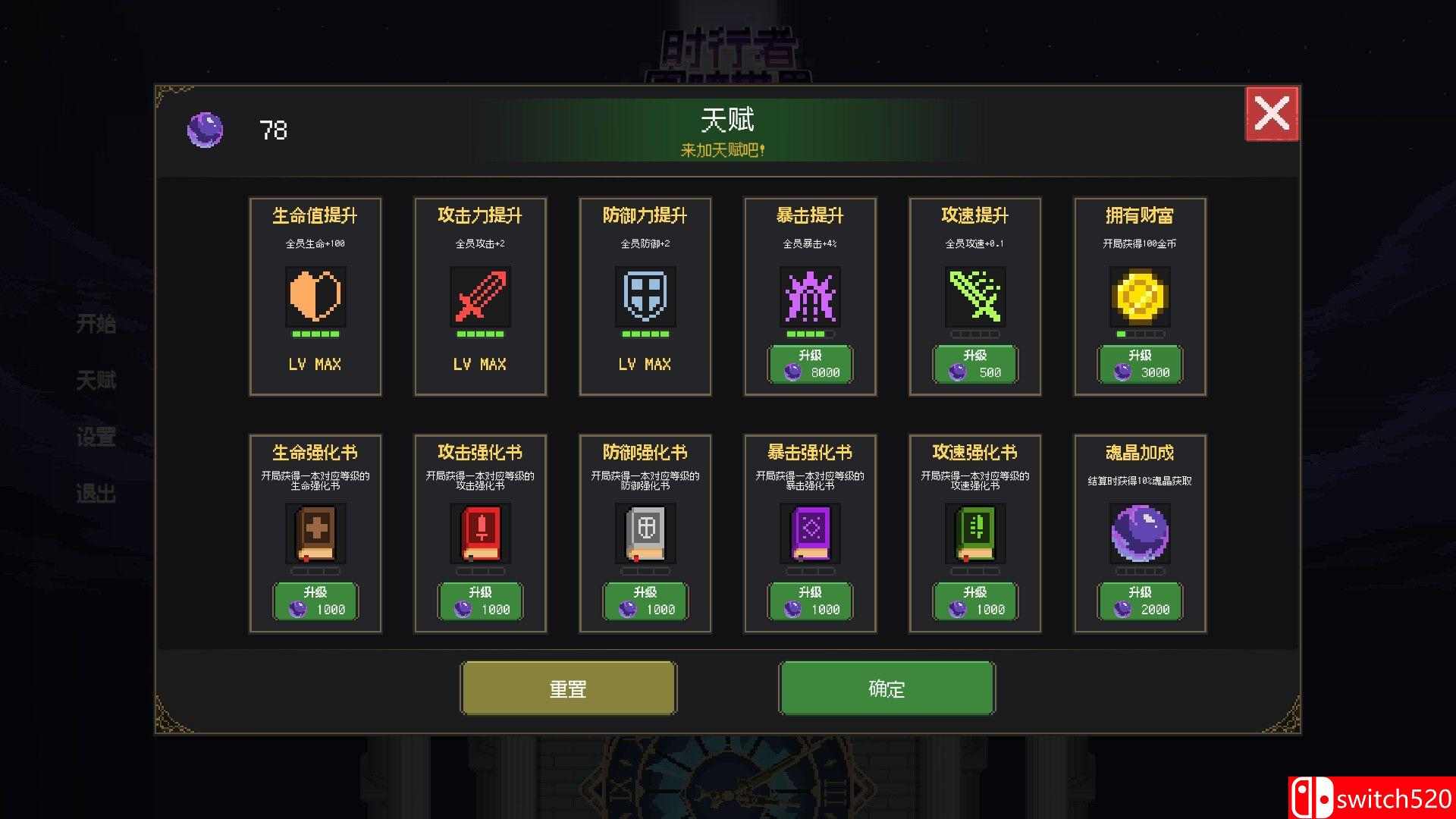Click the progress bar under 攻速提升
Screen dimensions: 1456x819
click(975, 334)
